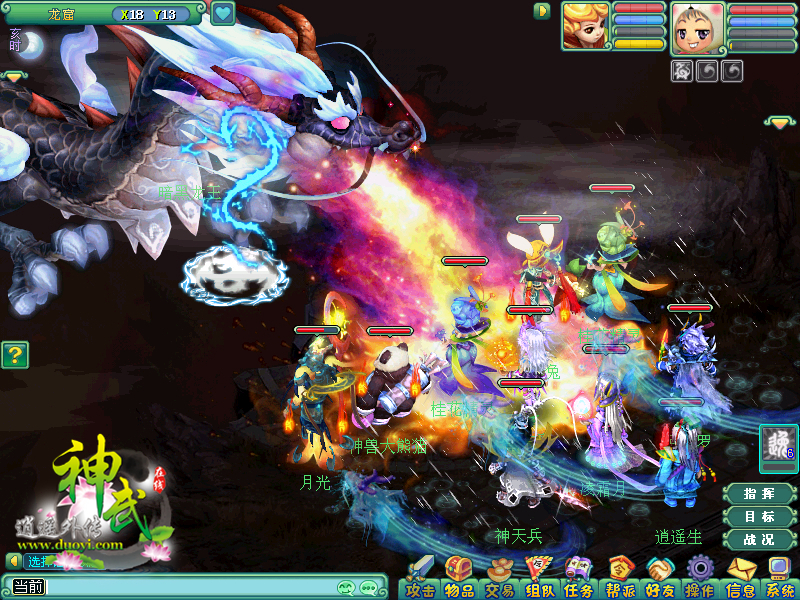The image size is (800, 600).
Task: Open the 交易 (Trade) gold ingot menu
Action: coord(499,577)
